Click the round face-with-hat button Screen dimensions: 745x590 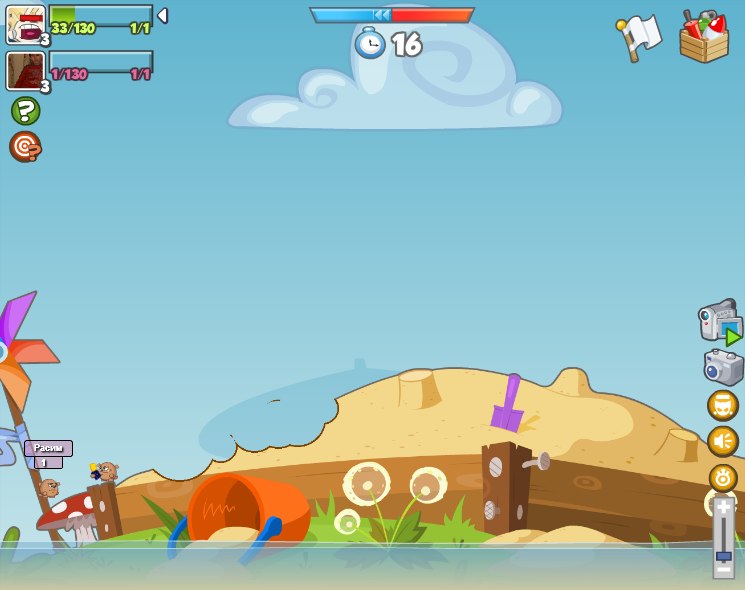[723, 405]
